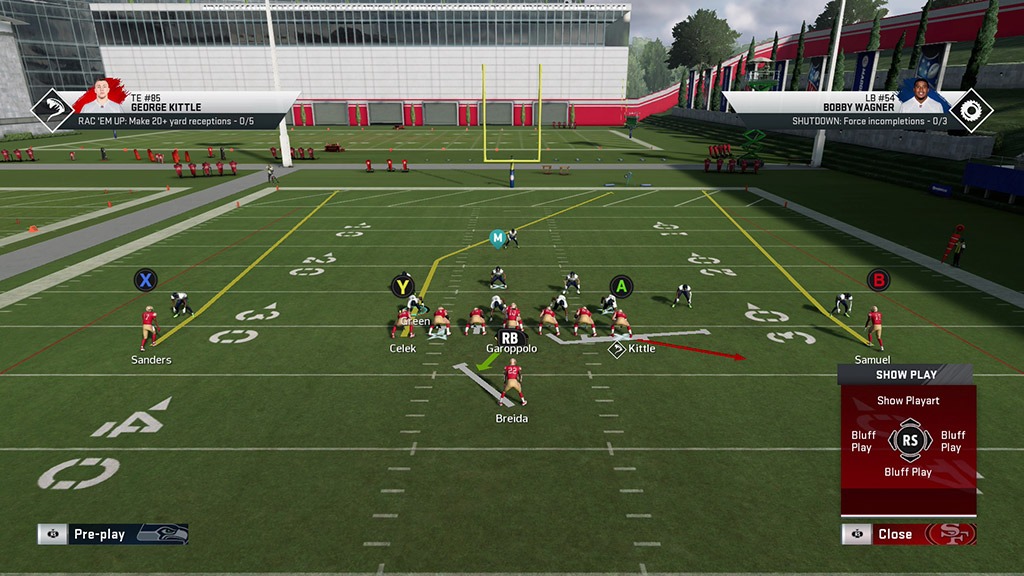Select the Bobby Wagner ability banner

[858, 111]
